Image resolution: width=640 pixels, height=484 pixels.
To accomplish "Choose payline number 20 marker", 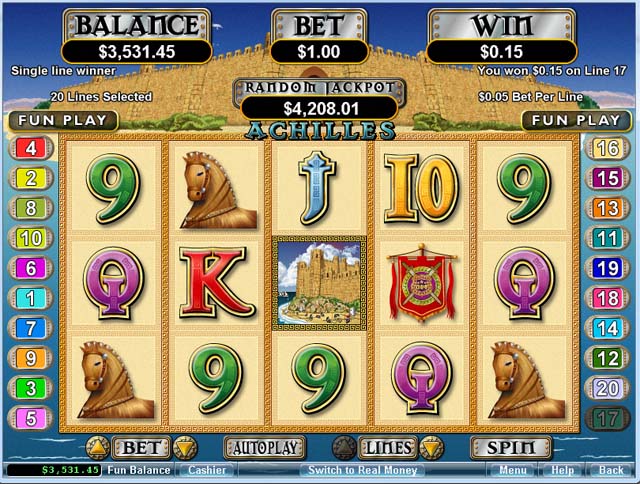I will coord(607,388).
